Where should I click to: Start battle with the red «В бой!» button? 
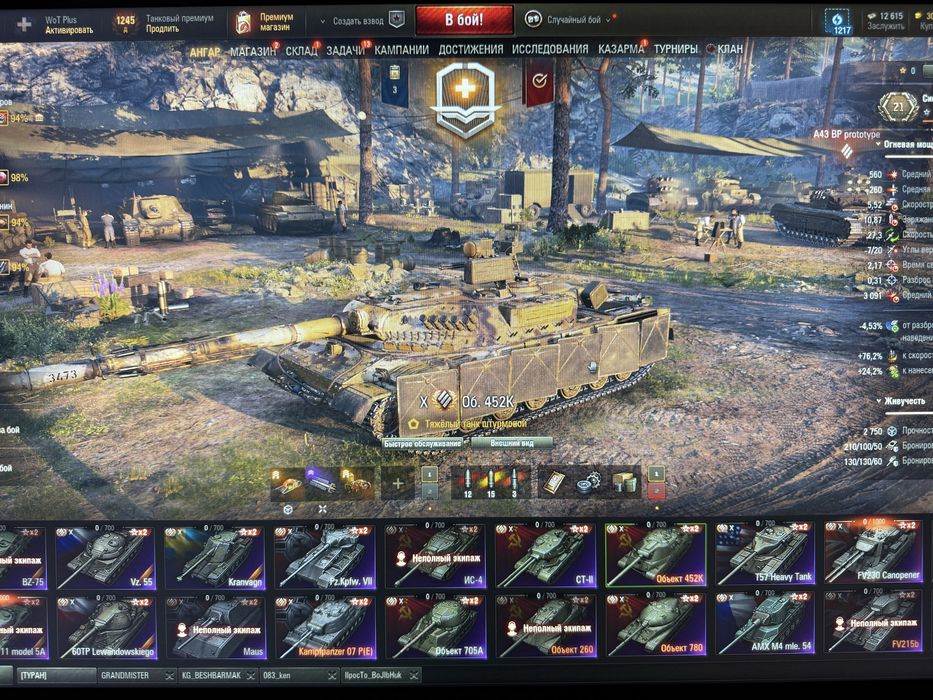[464, 20]
